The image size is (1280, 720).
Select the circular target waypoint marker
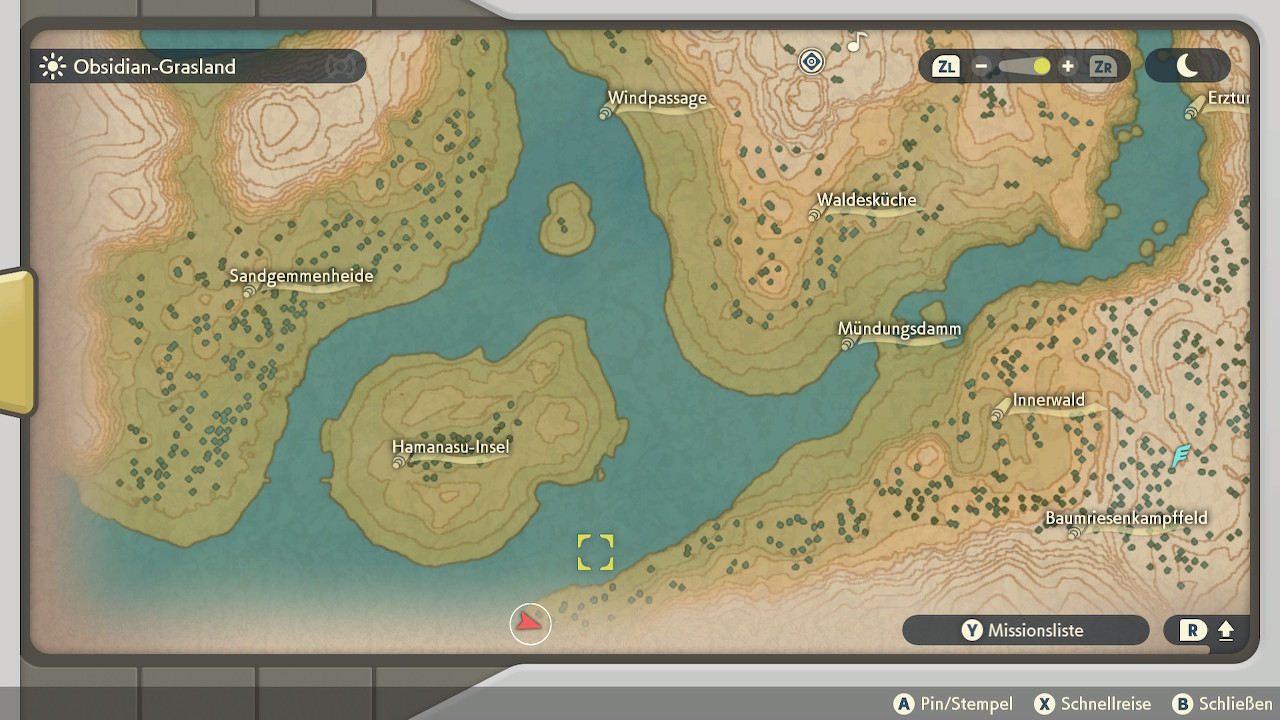(811, 62)
